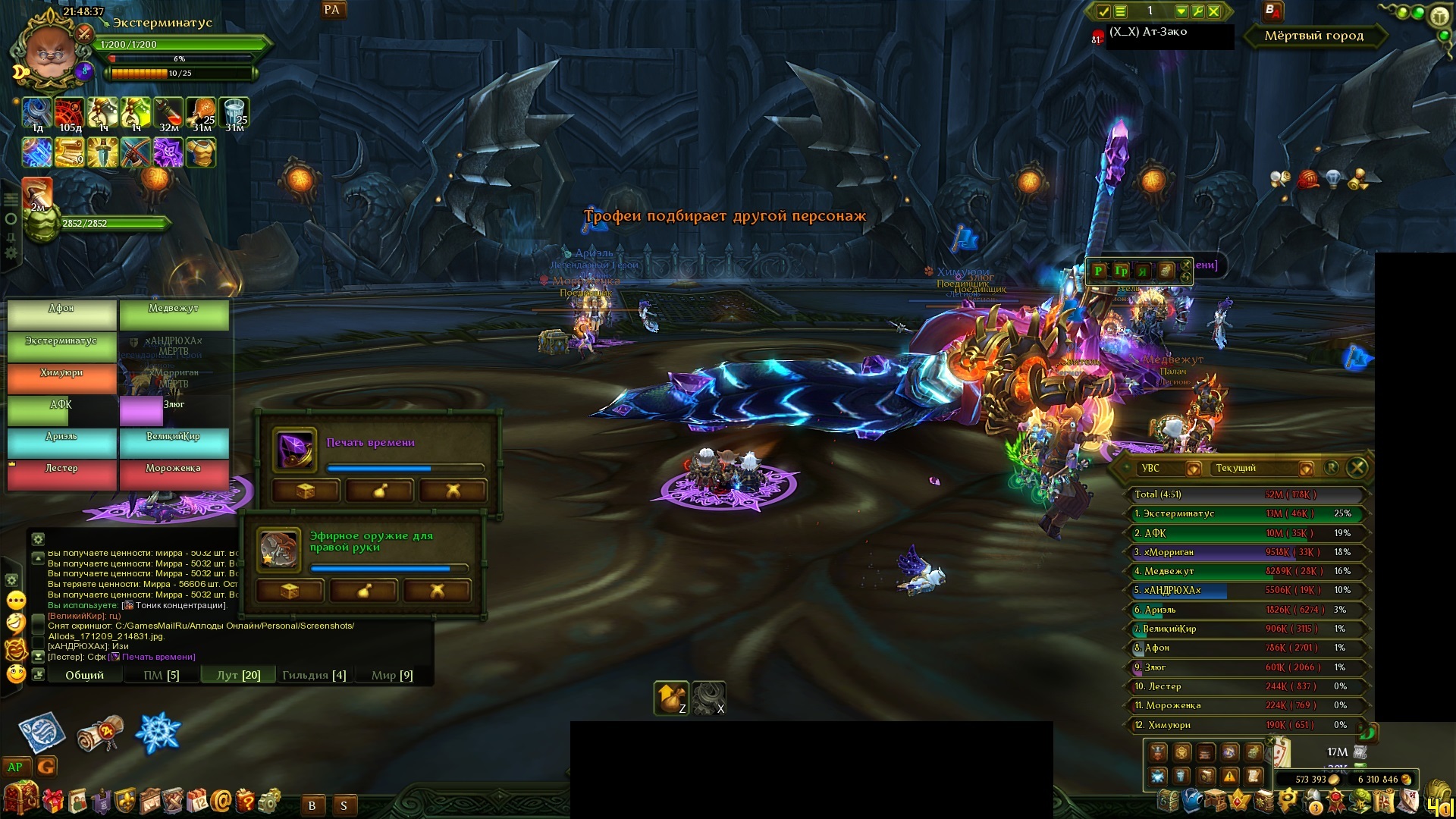Select the Лут [20] chat tab
This screenshot has height=819, width=1456.
point(239,675)
